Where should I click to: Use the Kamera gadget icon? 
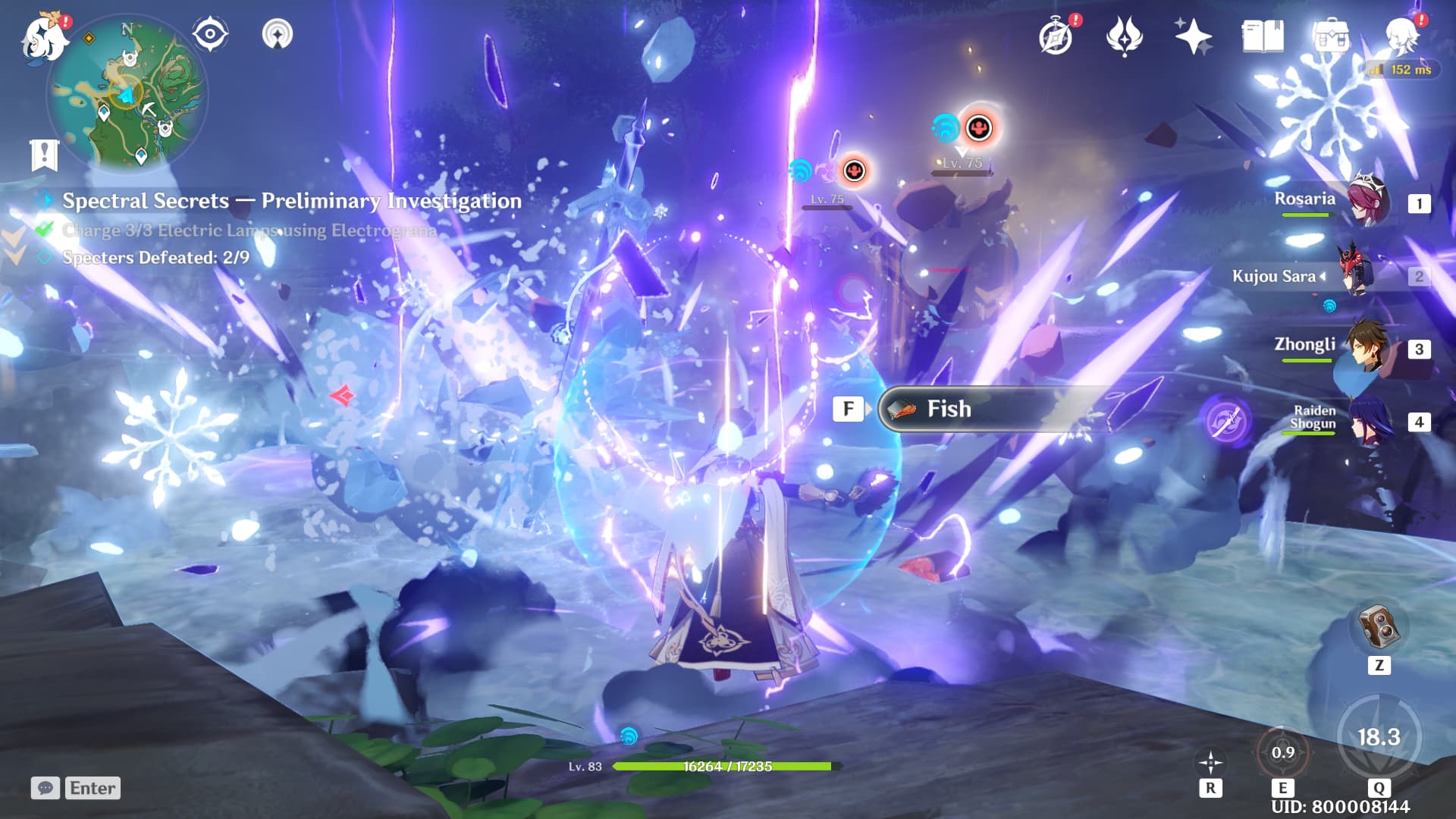coord(1379,626)
